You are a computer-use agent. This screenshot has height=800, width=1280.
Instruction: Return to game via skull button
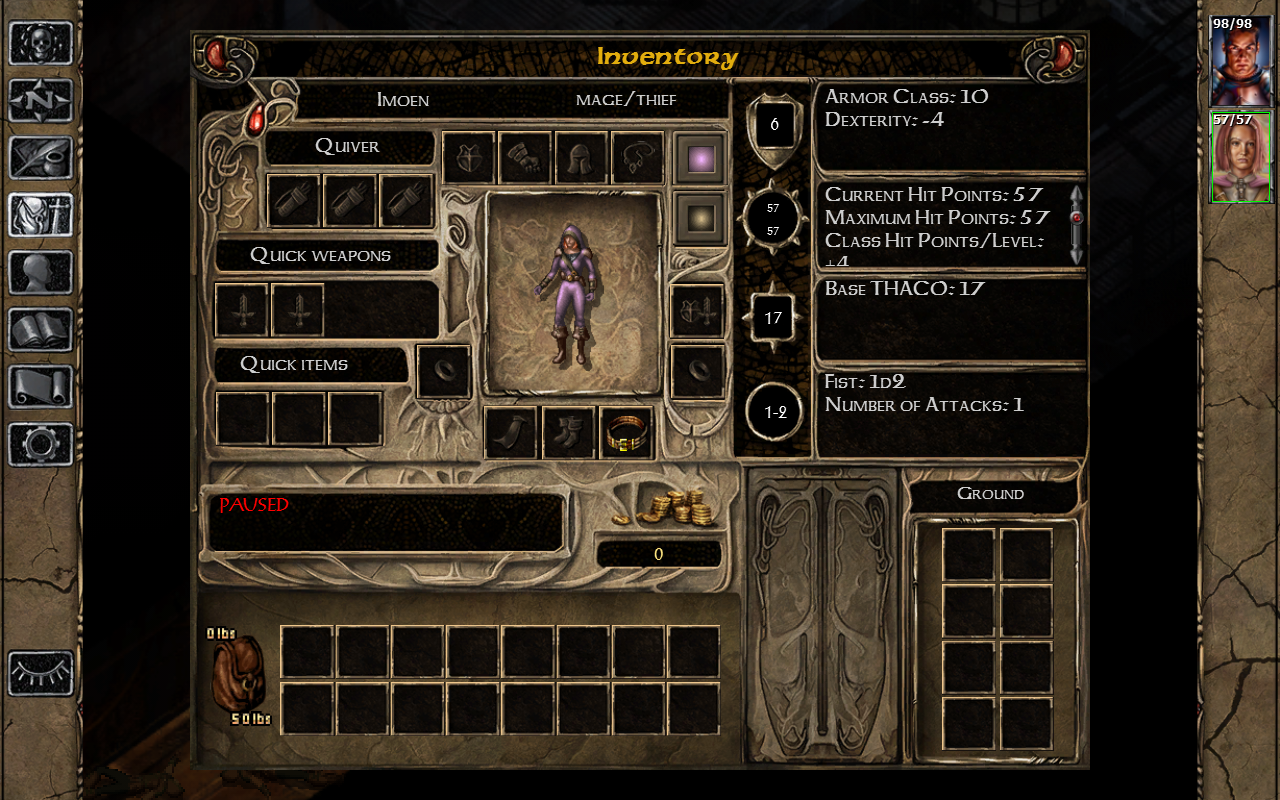click(41, 43)
